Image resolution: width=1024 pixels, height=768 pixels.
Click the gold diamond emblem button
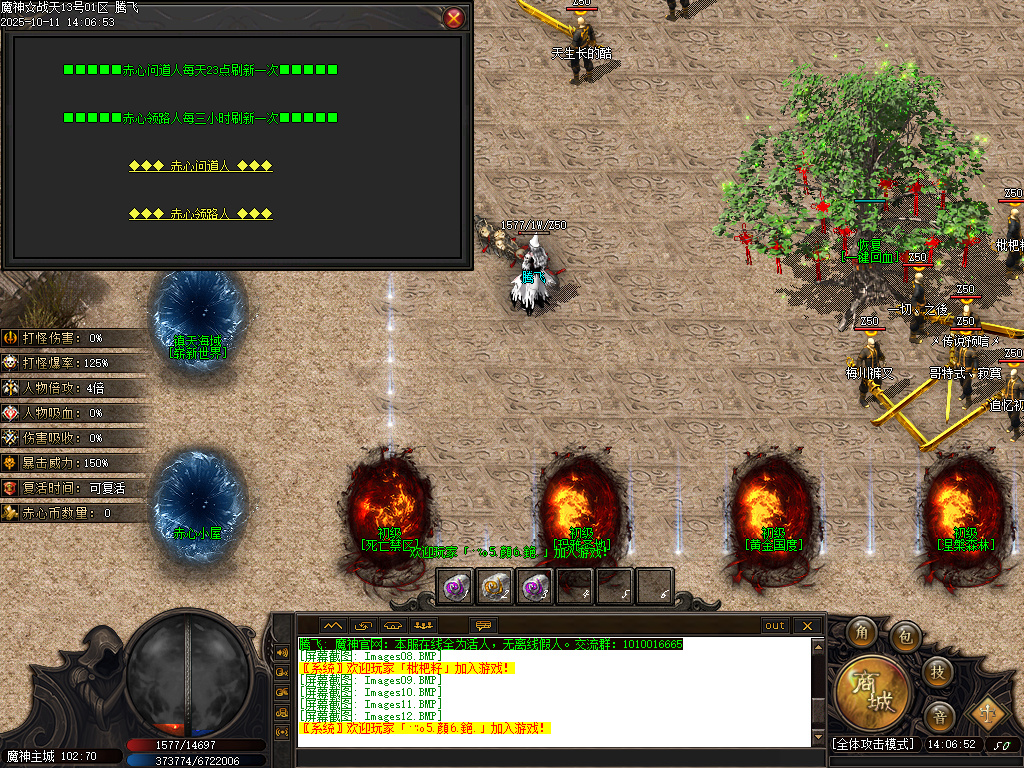tap(988, 712)
